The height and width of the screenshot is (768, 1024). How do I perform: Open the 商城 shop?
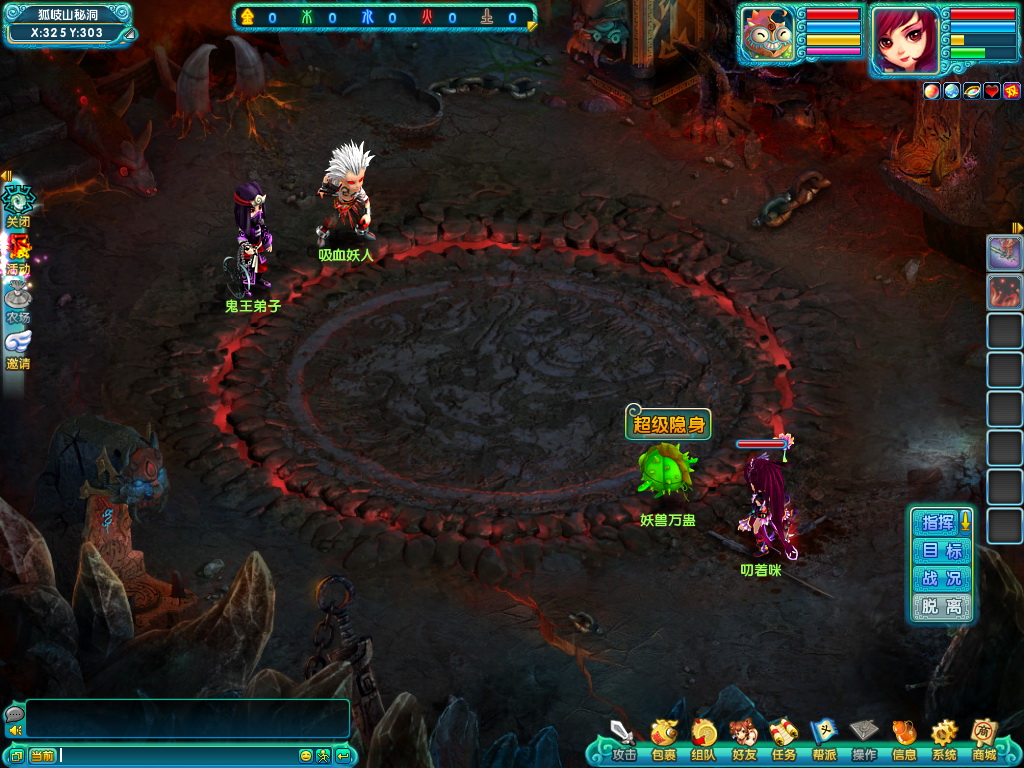click(x=984, y=735)
